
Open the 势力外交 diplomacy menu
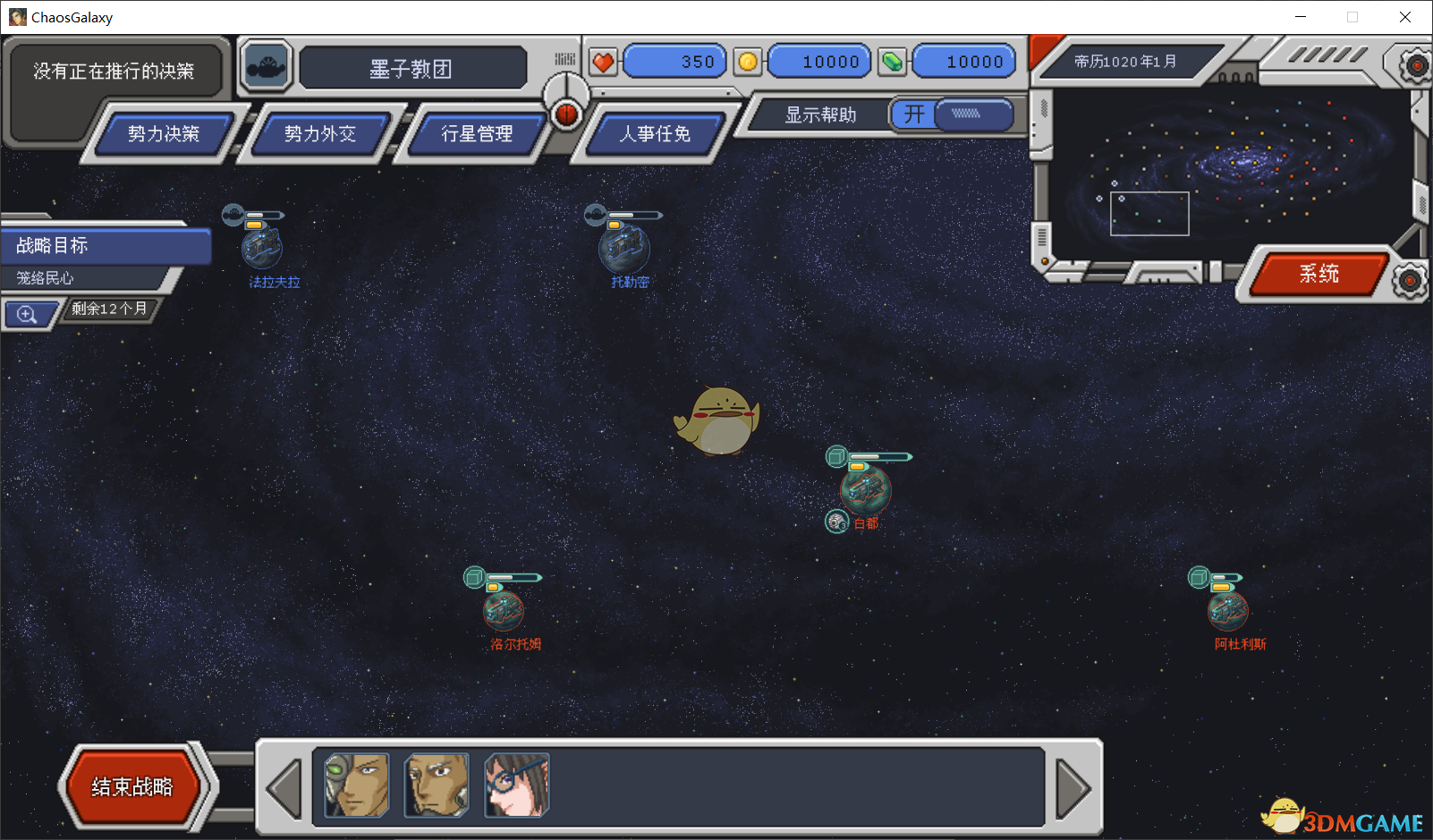(319, 134)
